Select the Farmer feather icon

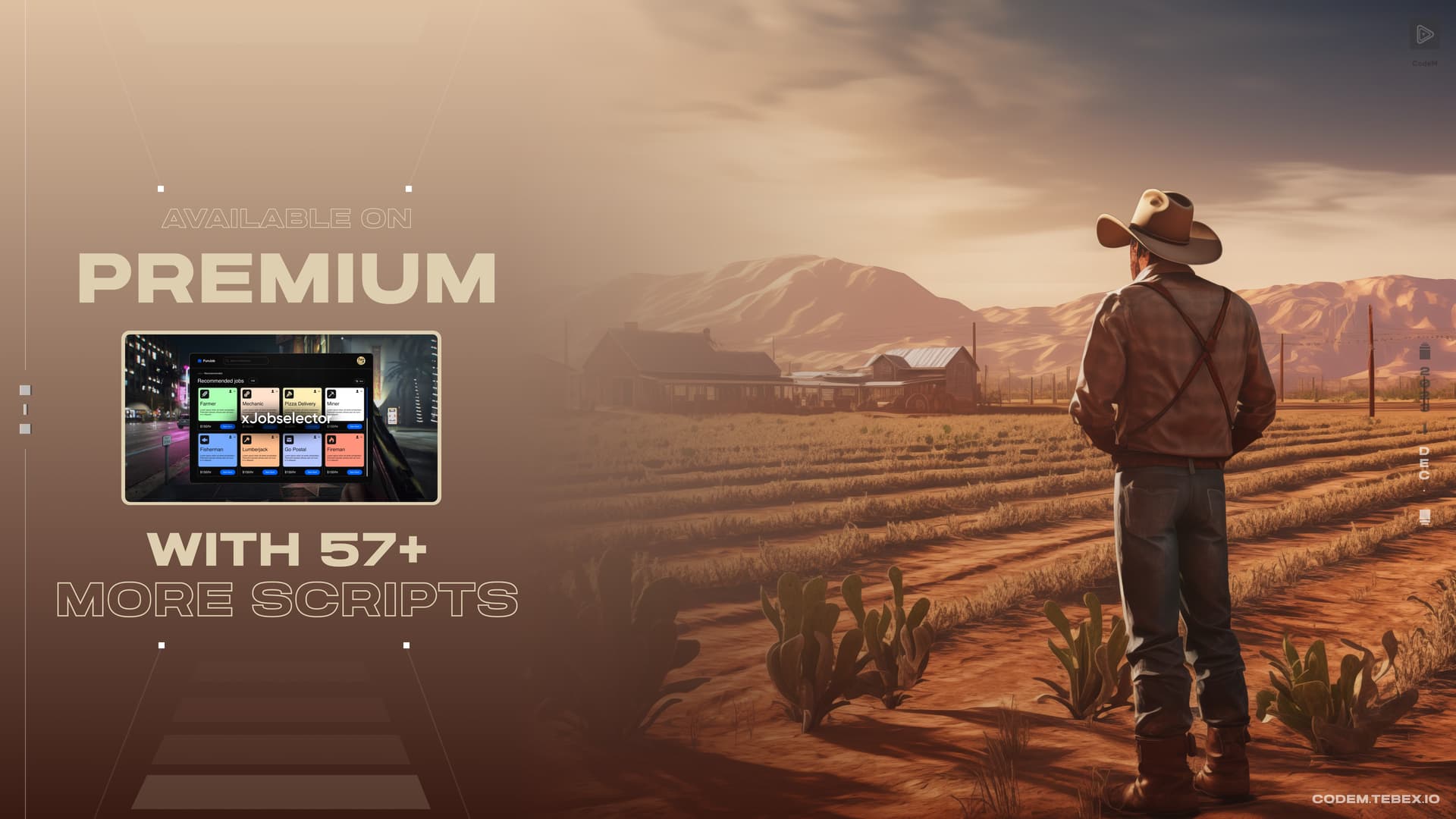[205, 394]
